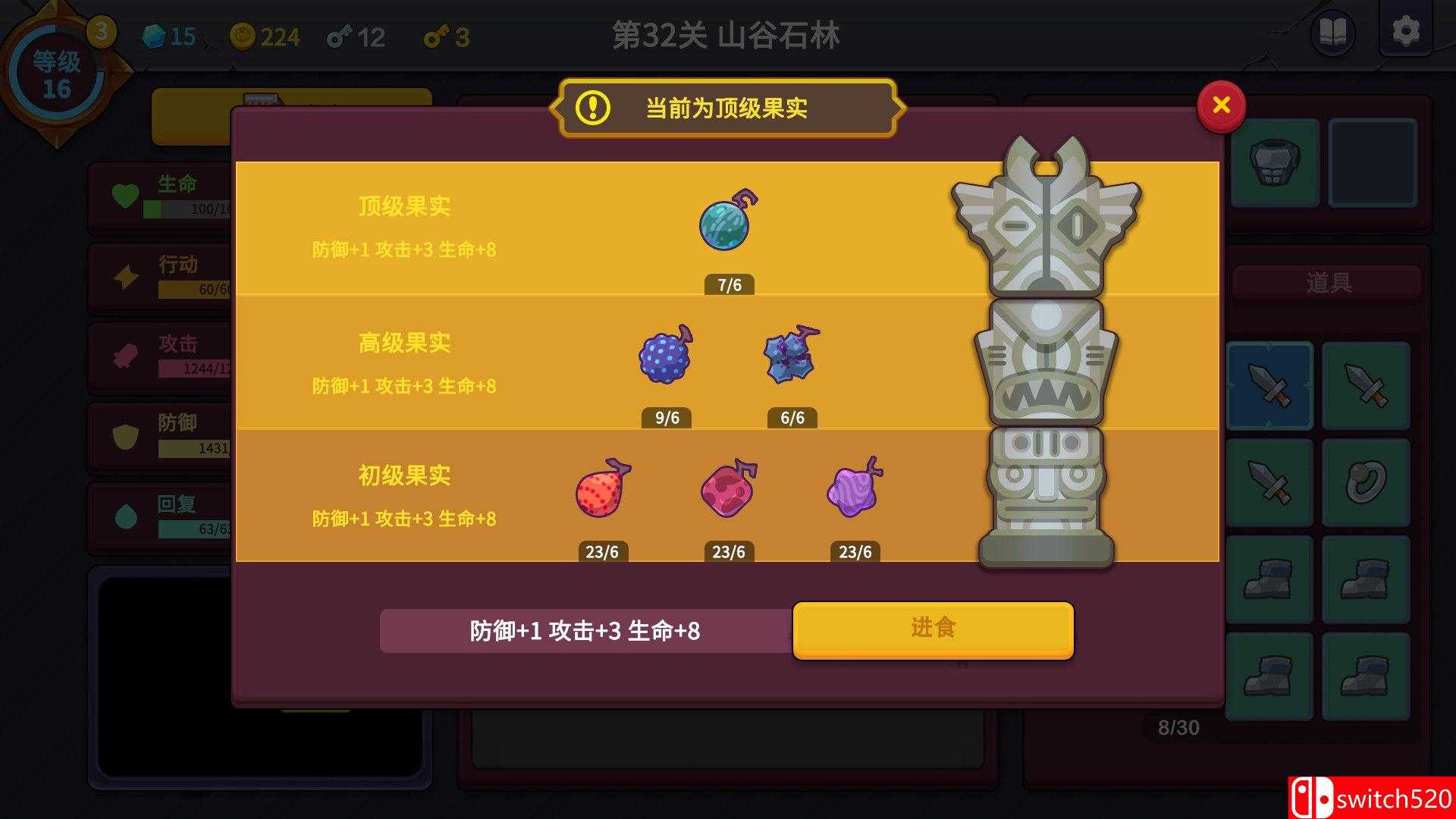
Task: Click the coin total of 224
Action: pyautogui.click(x=265, y=36)
